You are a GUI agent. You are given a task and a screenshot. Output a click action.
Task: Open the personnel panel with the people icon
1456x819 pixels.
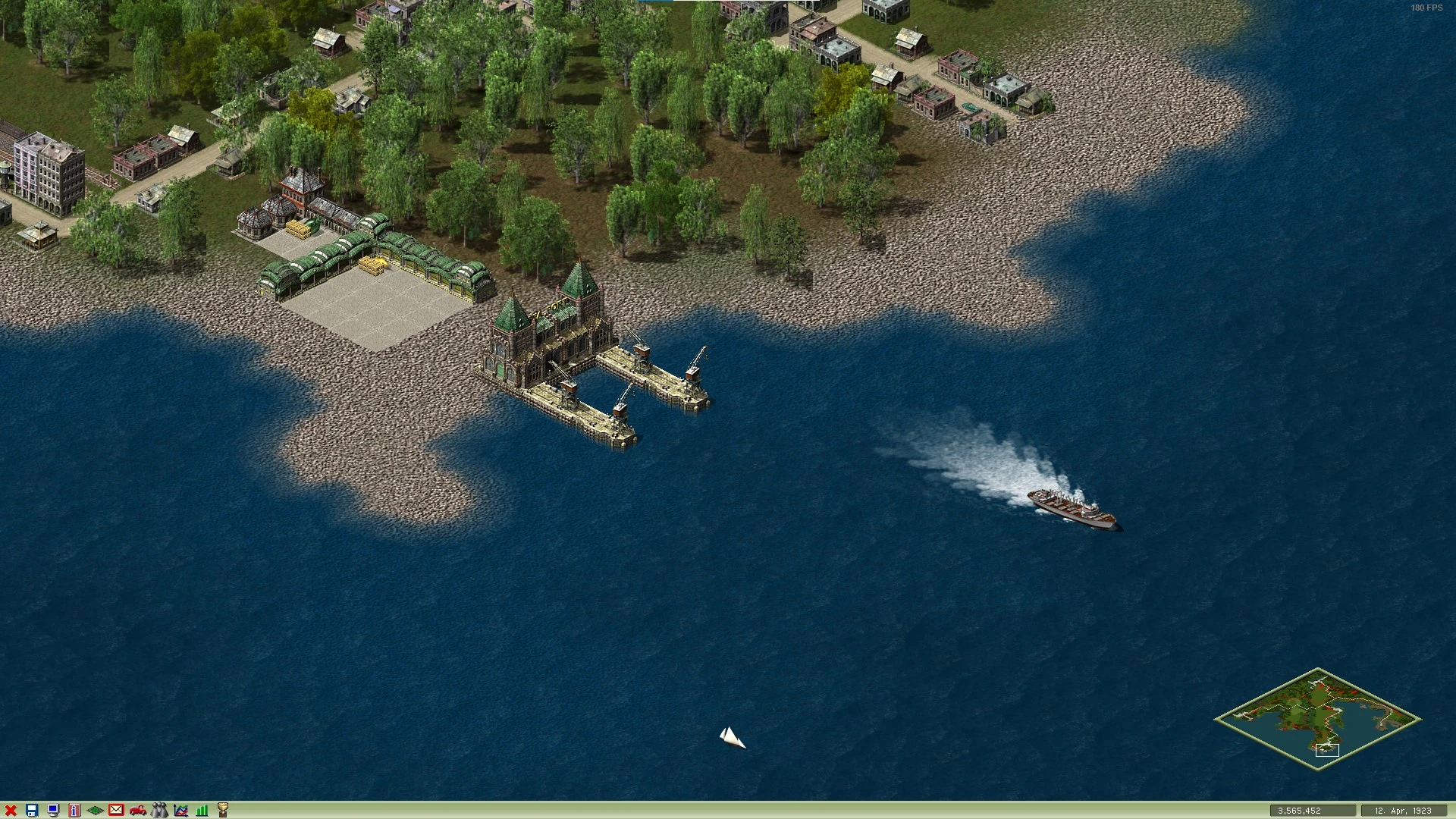[x=158, y=810]
